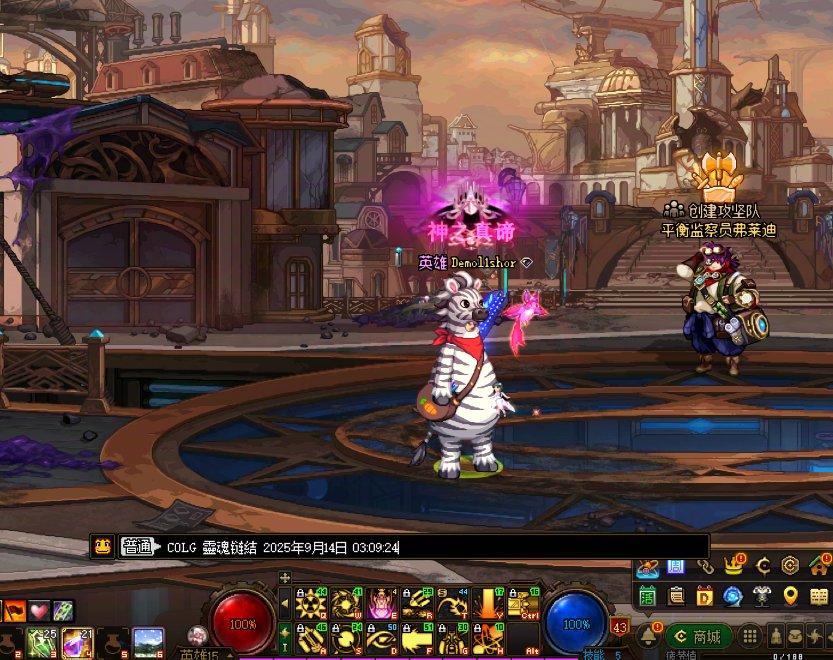Click the house icon in the menu panel
Screen dimensions: 833x660
point(819,566)
